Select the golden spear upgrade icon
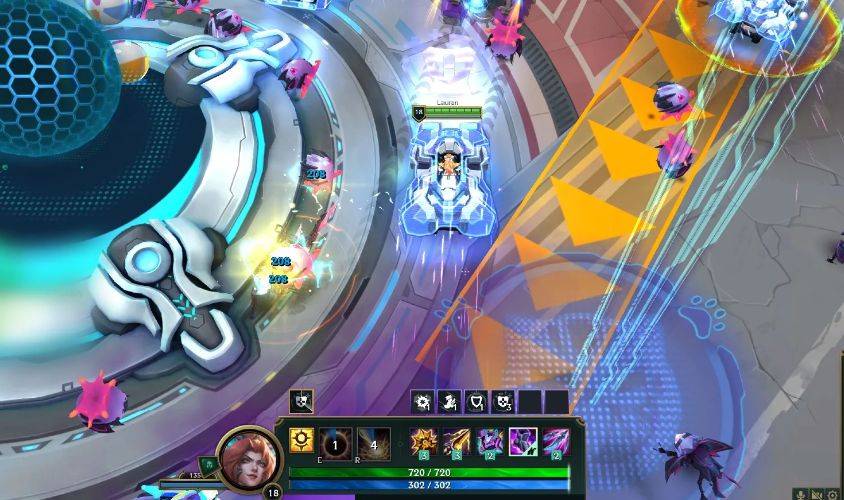844x500 pixels. click(x=458, y=441)
